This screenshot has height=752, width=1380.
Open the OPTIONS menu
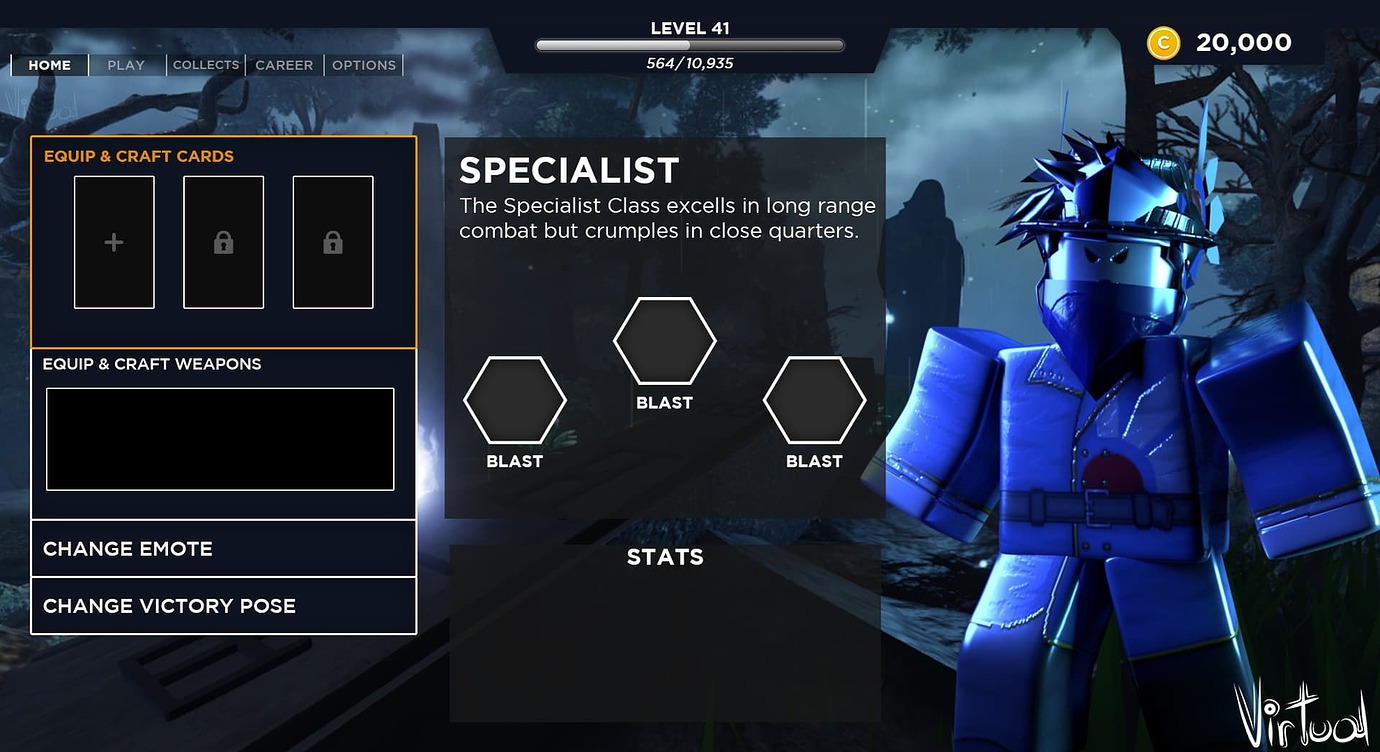pyautogui.click(x=364, y=65)
